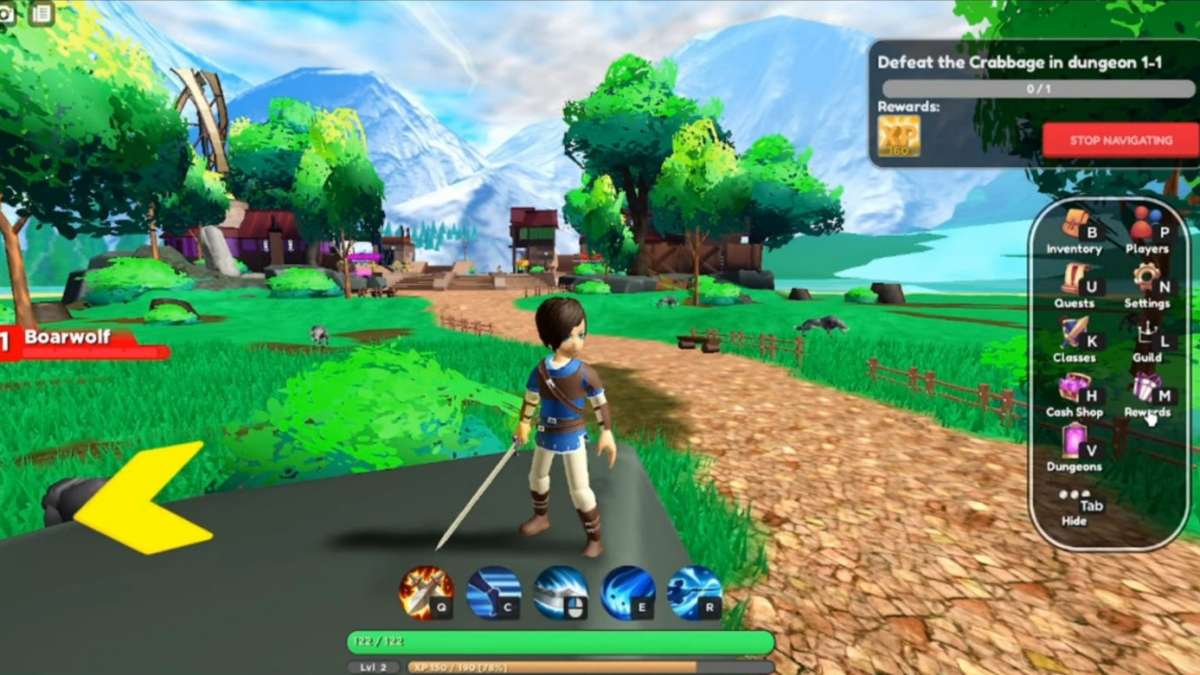
Task: Use the blue striped dash ability
Action: [493, 592]
